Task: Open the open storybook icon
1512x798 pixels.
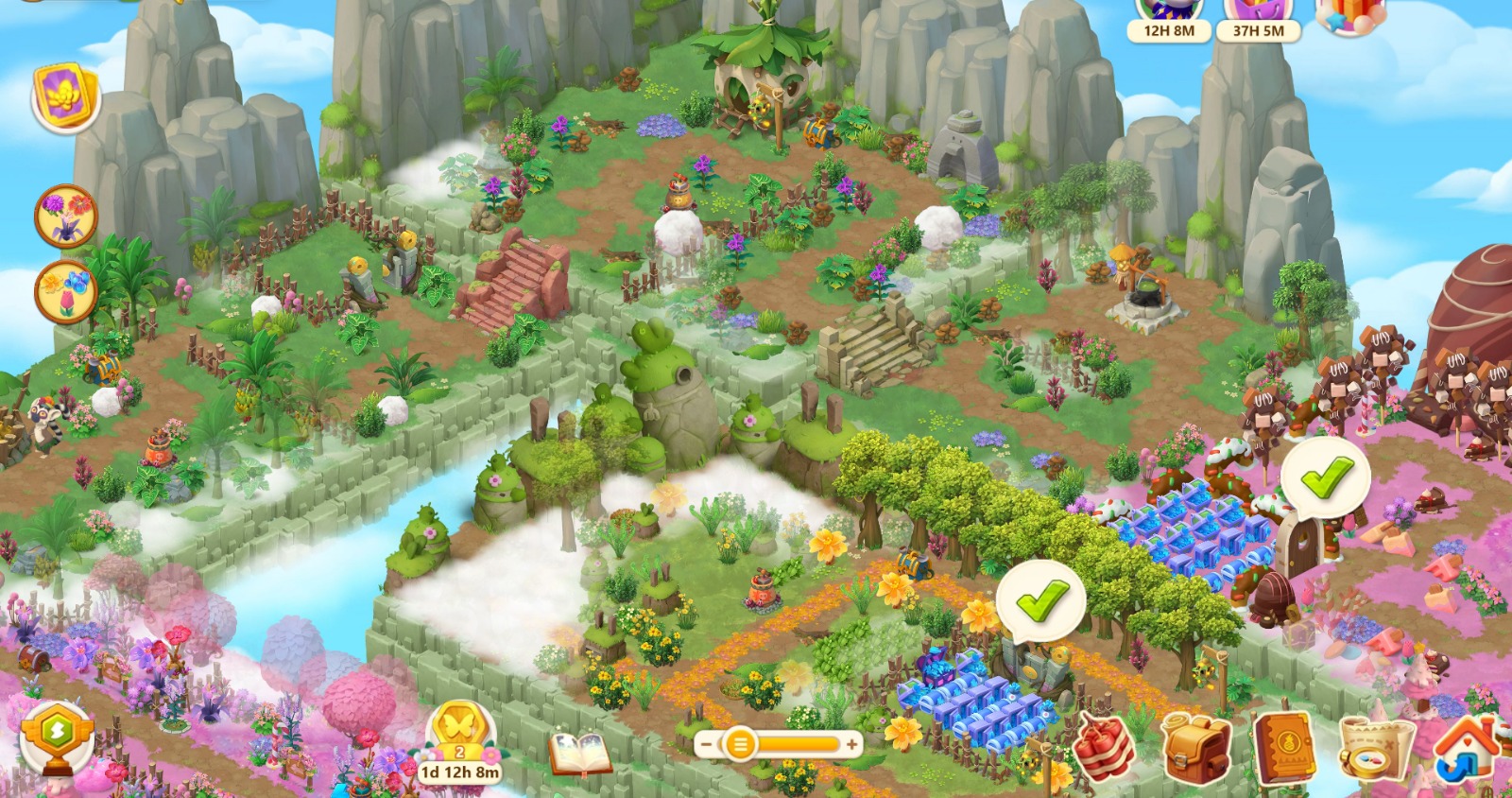Action: coord(579,754)
